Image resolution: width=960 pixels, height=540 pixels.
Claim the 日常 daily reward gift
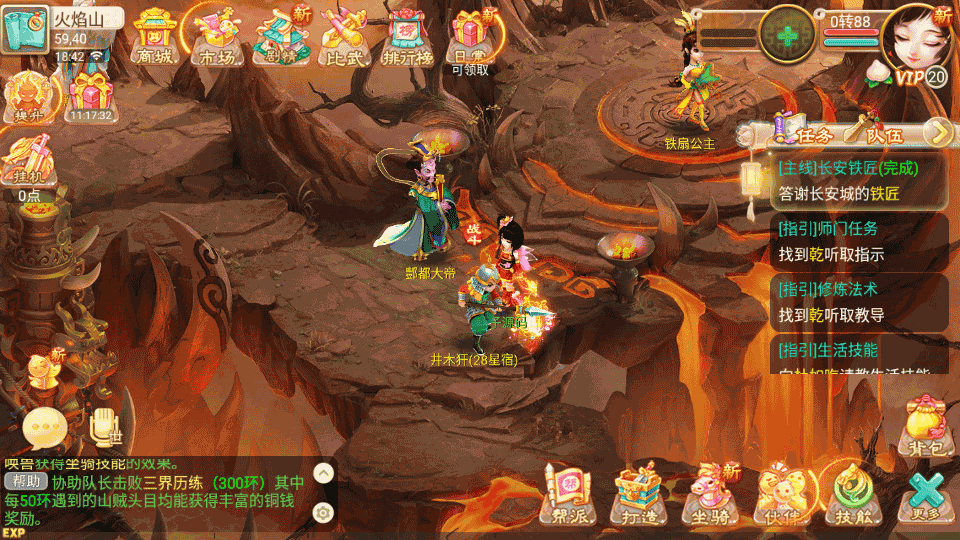[x=470, y=36]
